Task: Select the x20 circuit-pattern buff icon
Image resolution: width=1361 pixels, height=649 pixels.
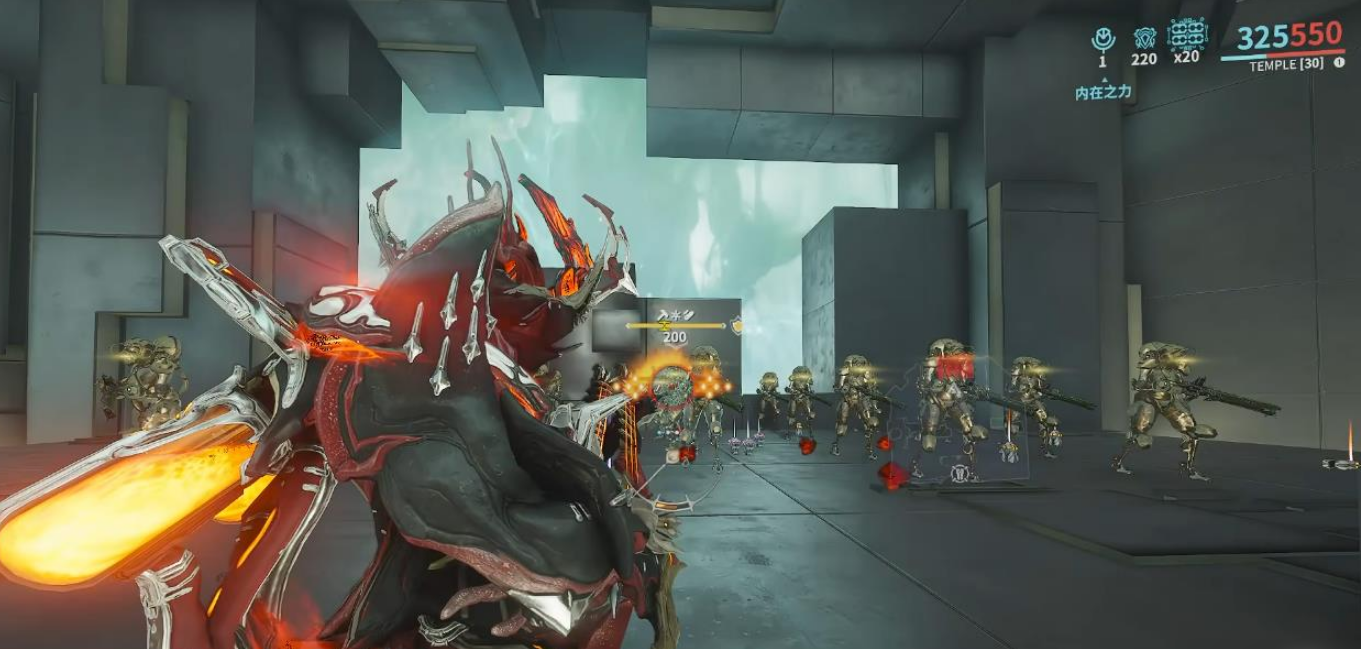Action: click(1187, 34)
